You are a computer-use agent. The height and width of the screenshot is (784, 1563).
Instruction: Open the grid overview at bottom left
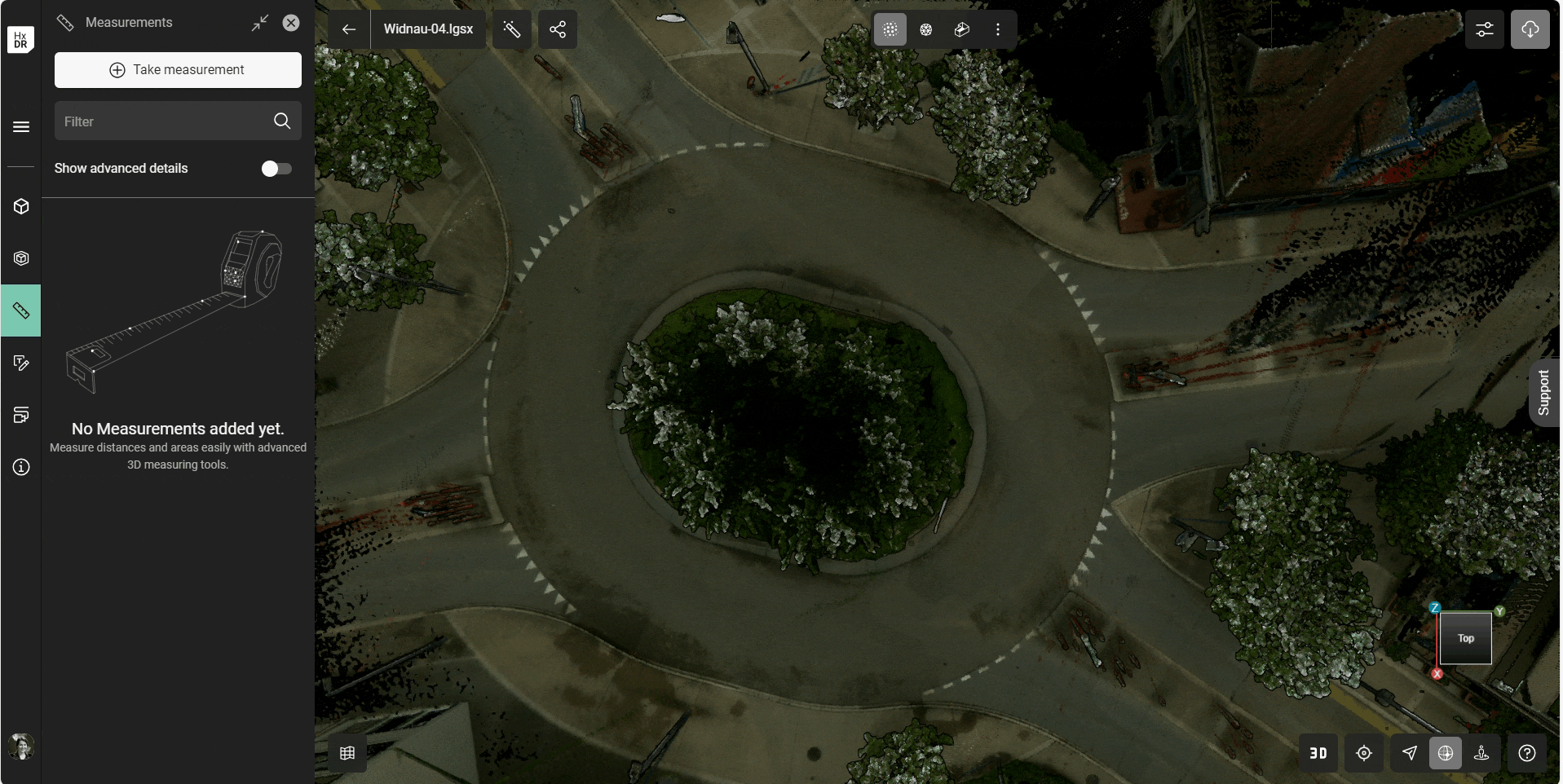click(x=347, y=753)
